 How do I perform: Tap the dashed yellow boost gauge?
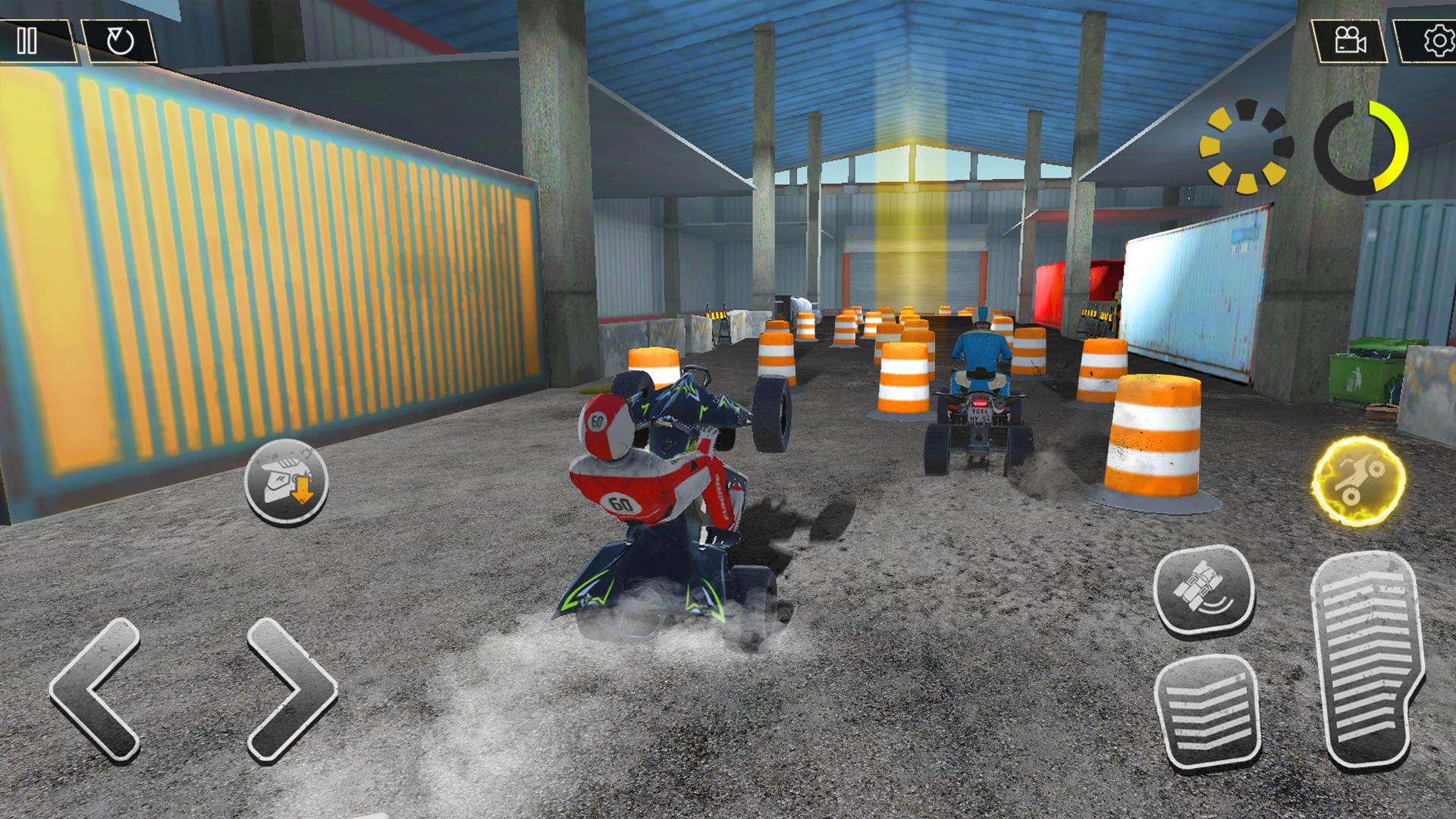(x=1246, y=146)
